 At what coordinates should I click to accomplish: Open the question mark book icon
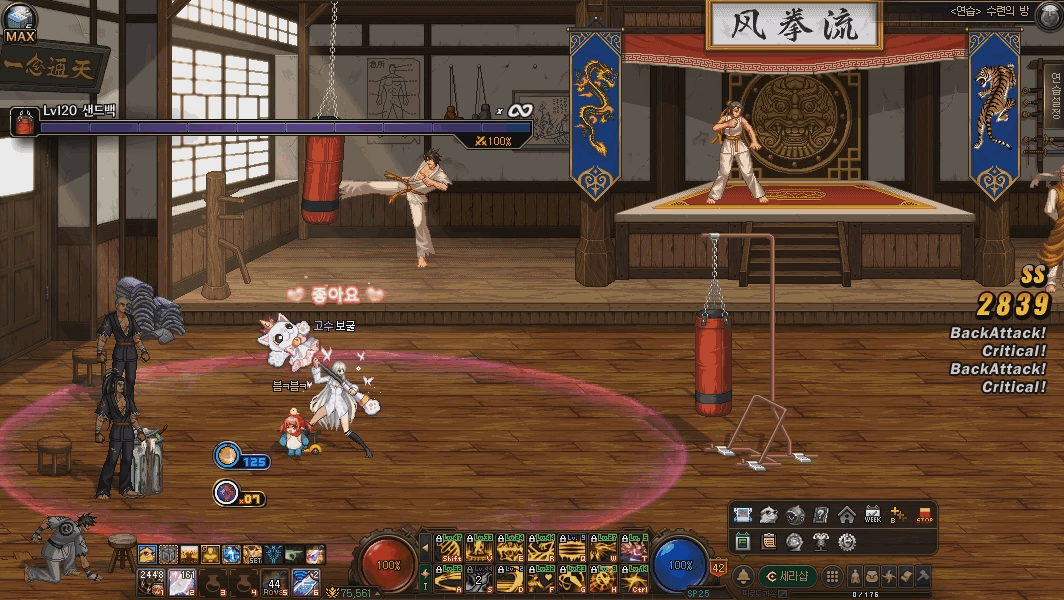point(820,515)
